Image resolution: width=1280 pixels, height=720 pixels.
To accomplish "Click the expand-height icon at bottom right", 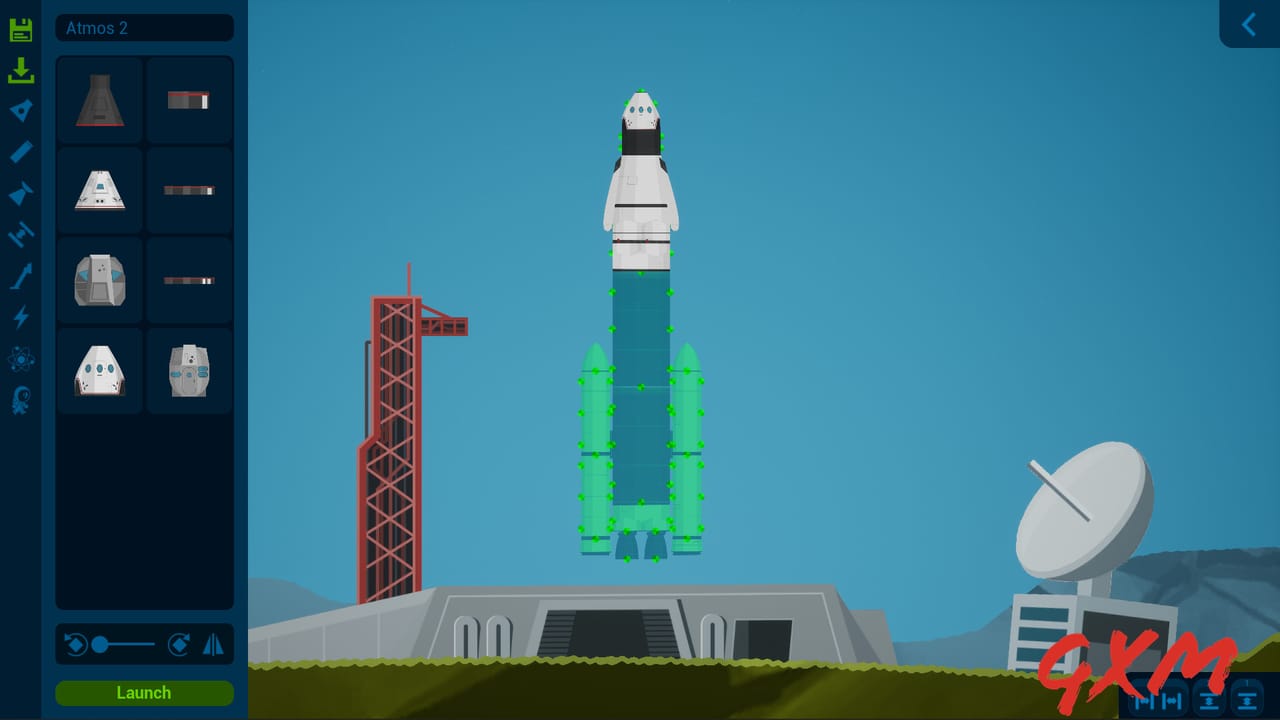I will coord(1245,701).
